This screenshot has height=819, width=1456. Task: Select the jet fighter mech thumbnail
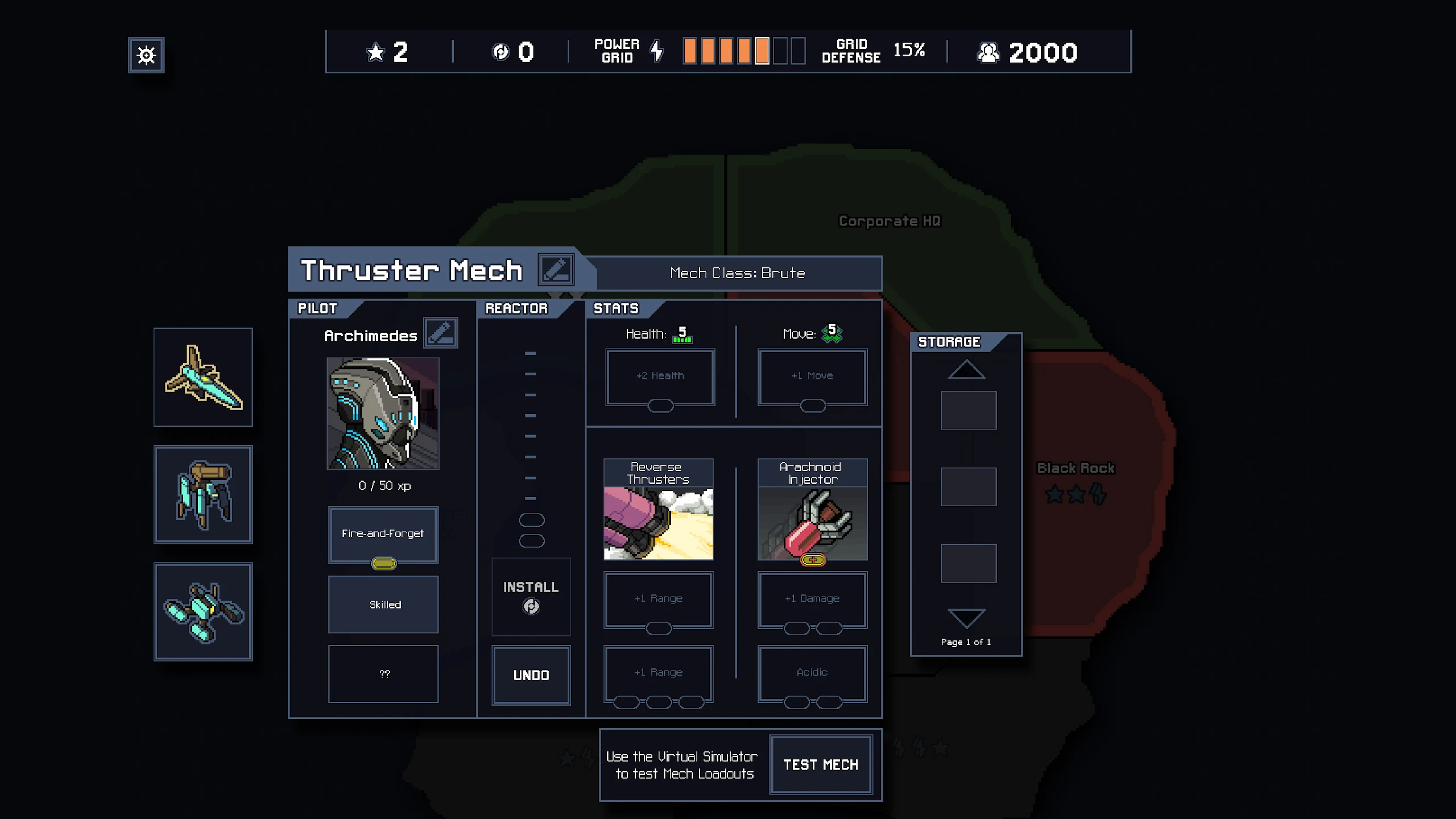click(x=203, y=377)
